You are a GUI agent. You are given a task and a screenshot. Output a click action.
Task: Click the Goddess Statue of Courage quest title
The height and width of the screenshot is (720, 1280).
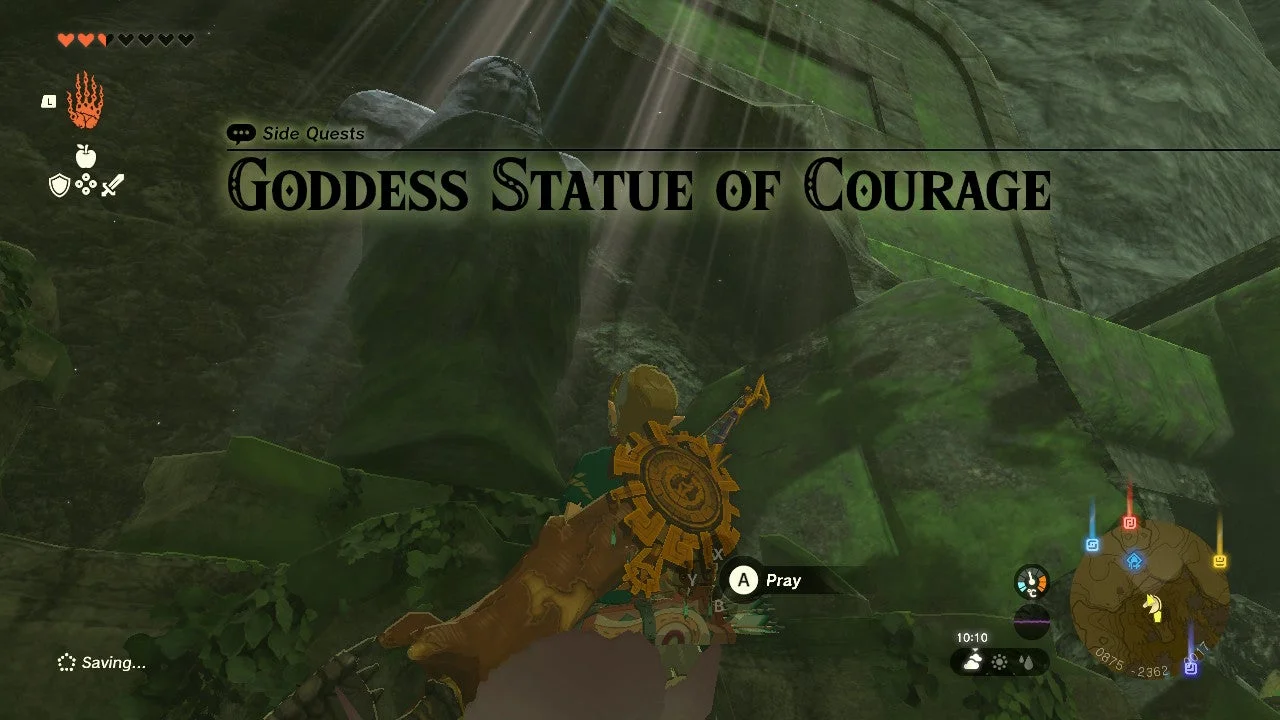pyautogui.click(x=640, y=187)
